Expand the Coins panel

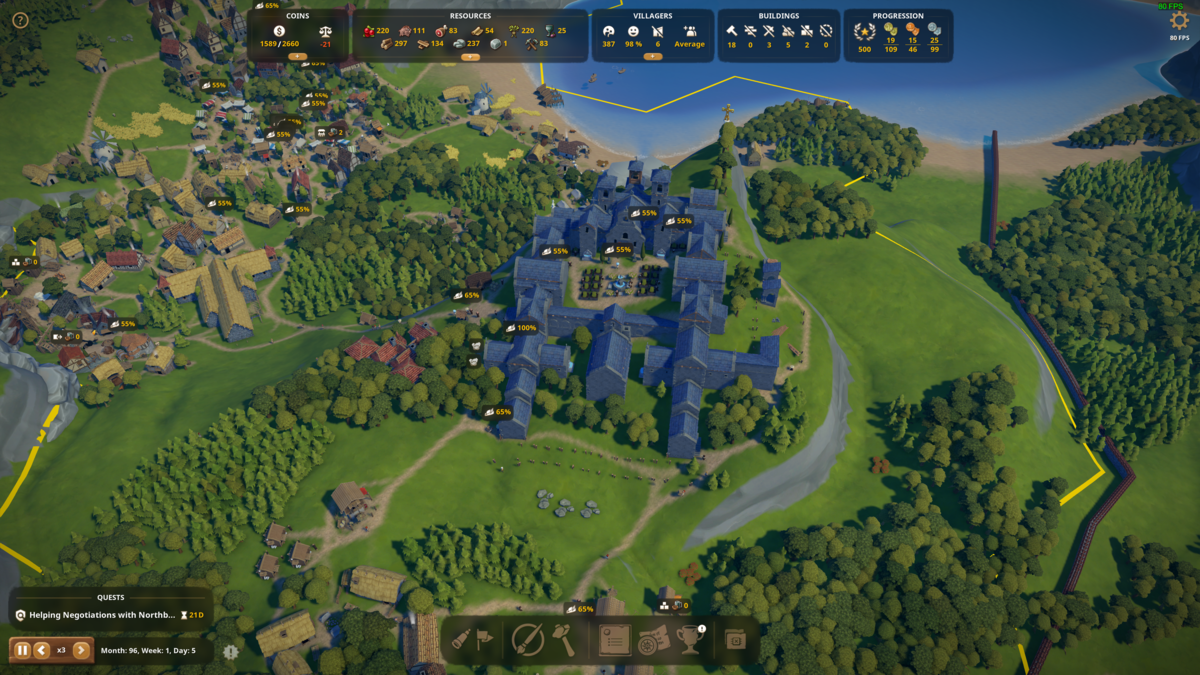pos(297,57)
